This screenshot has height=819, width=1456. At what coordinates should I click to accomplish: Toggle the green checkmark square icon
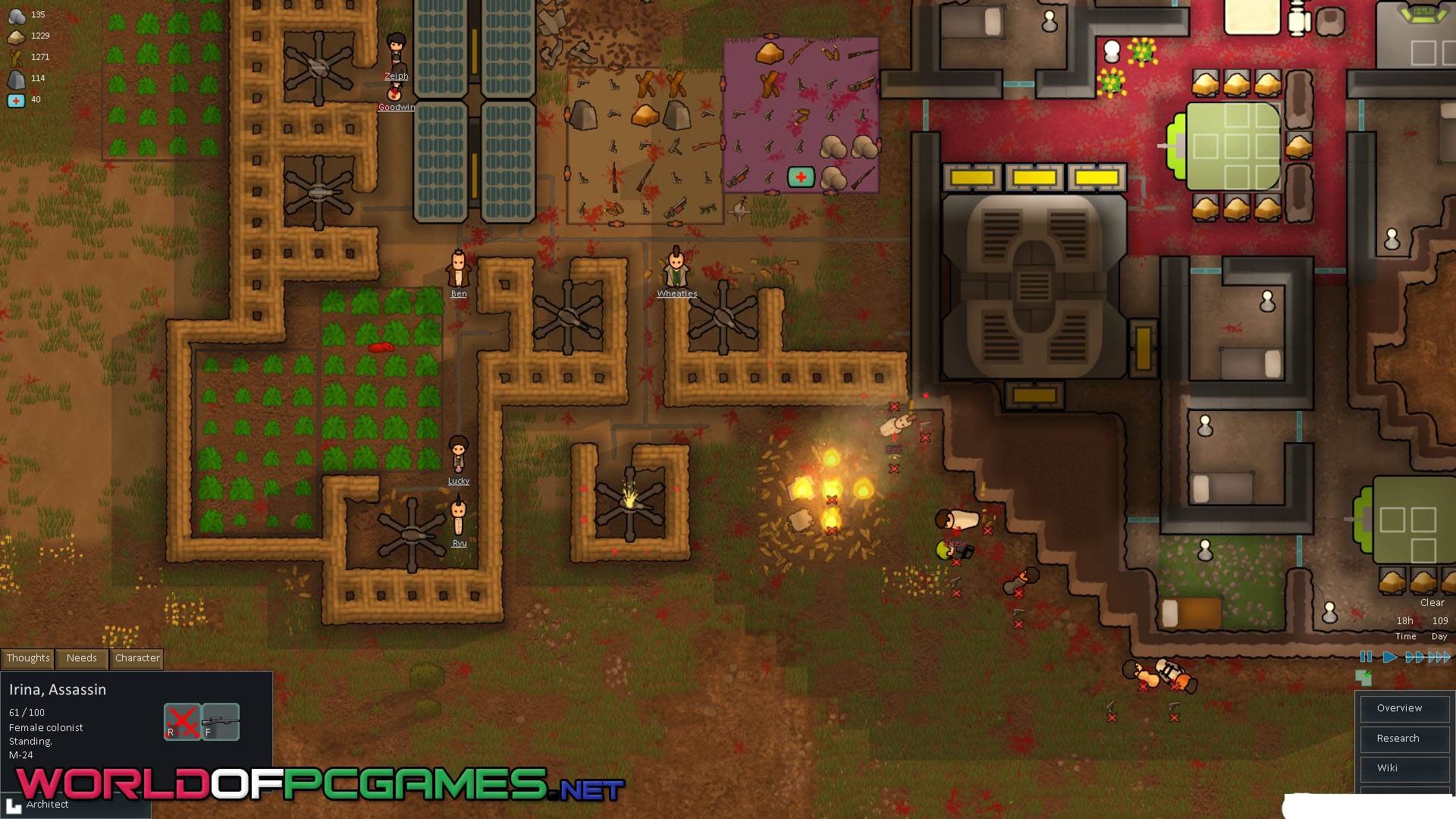(x=1363, y=676)
